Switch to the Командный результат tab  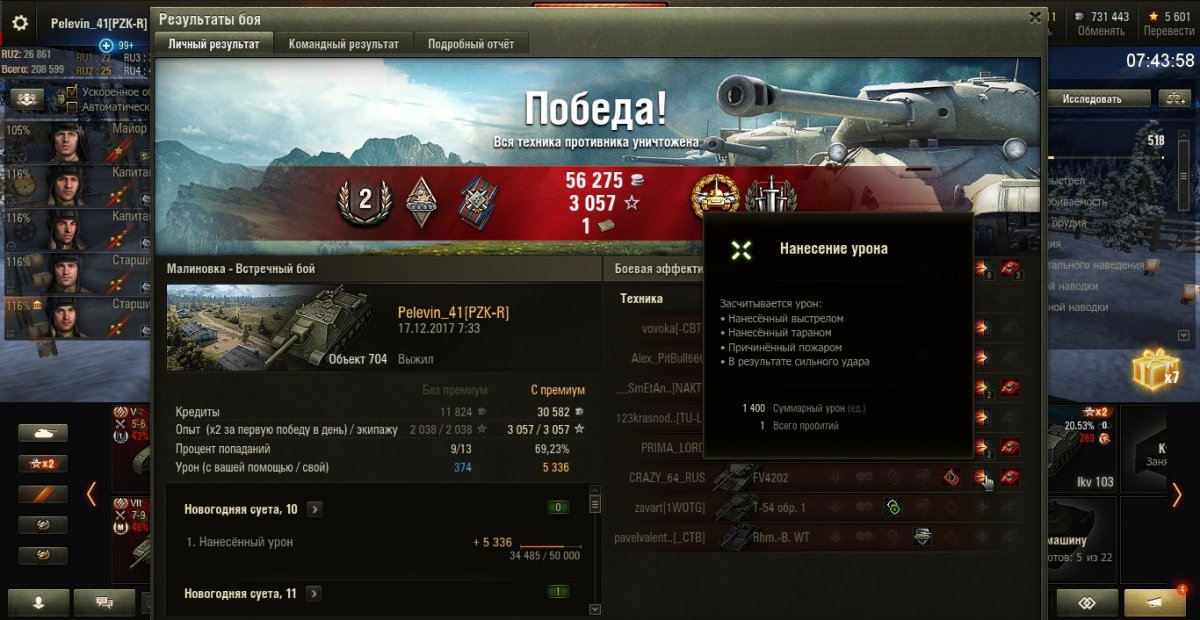pyautogui.click(x=343, y=44)
